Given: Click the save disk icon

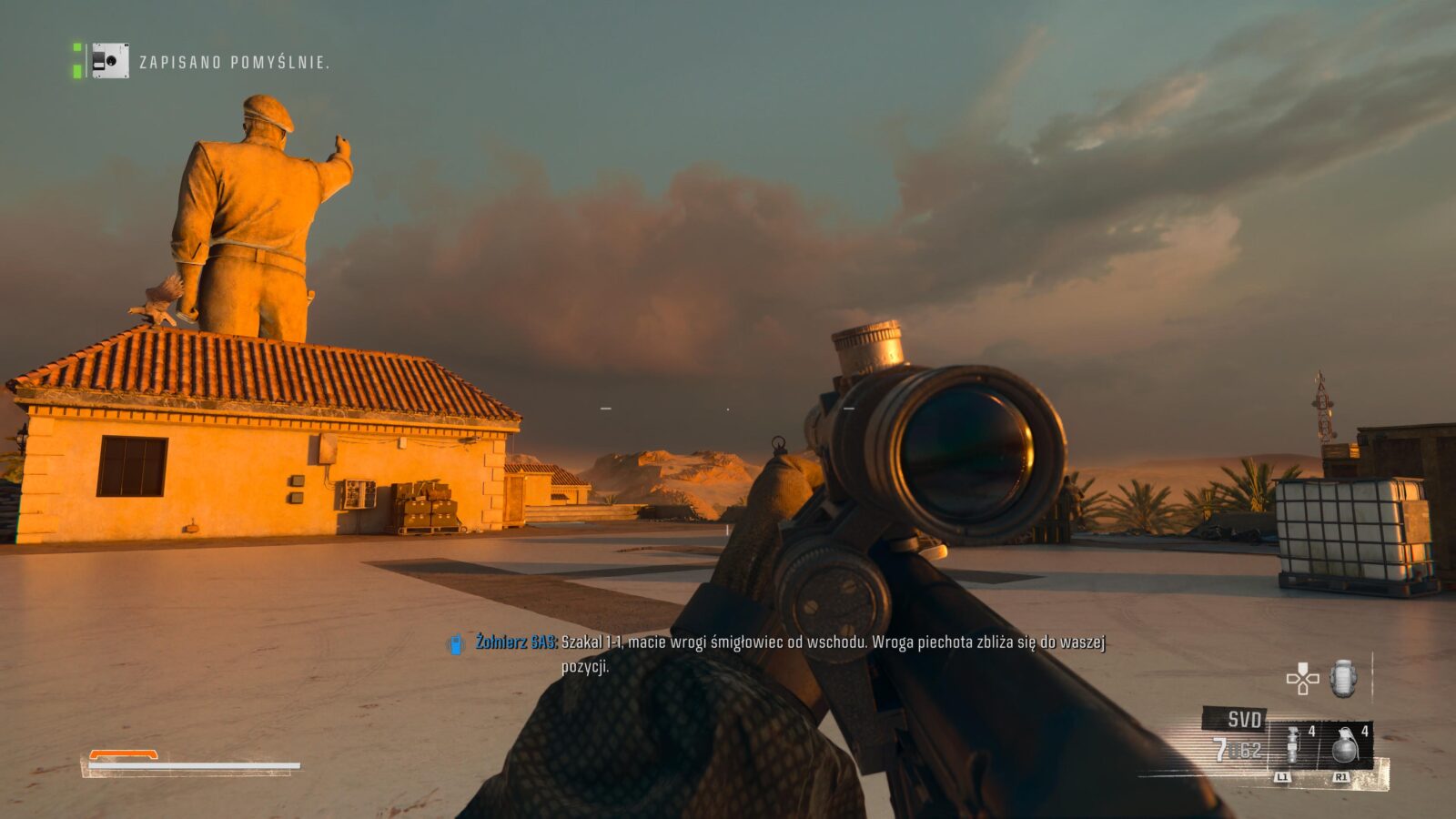Looking at the screenshot, I should click(110, 61).
